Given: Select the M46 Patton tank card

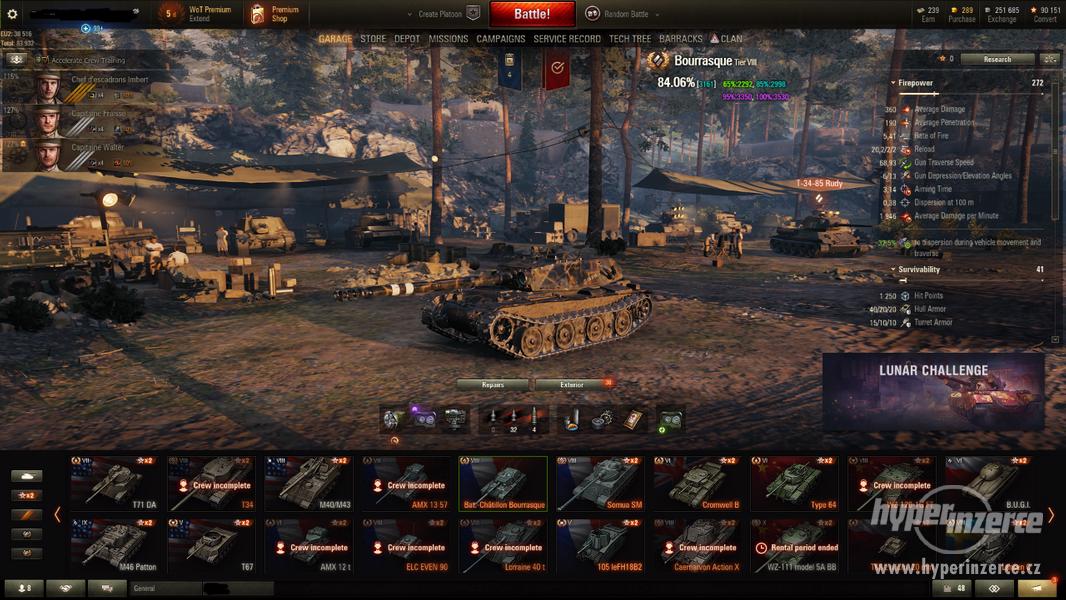Looking at the screenshot, I should click(x=113, y=546).
